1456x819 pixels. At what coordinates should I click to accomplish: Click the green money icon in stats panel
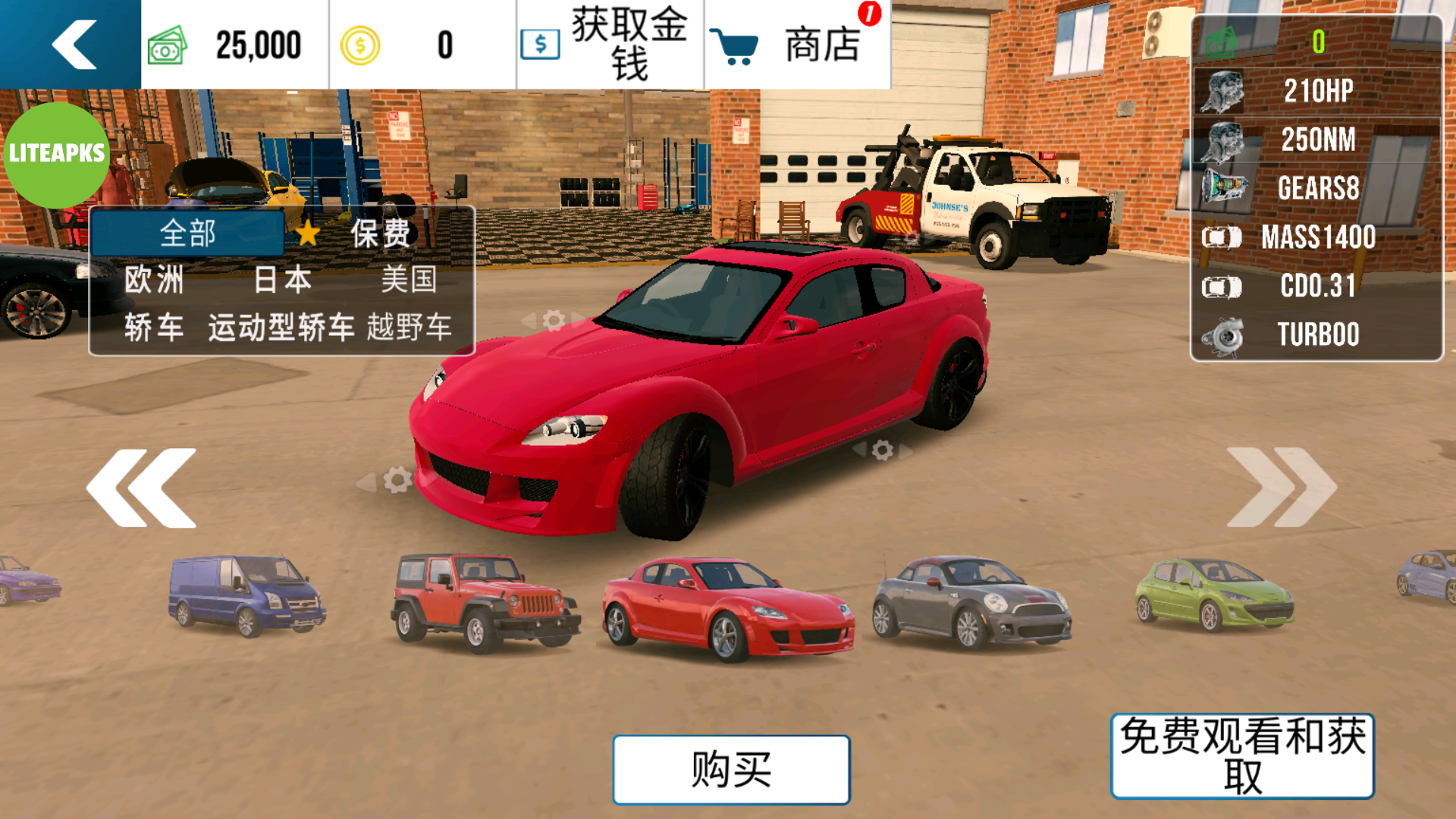point(1221,42)
